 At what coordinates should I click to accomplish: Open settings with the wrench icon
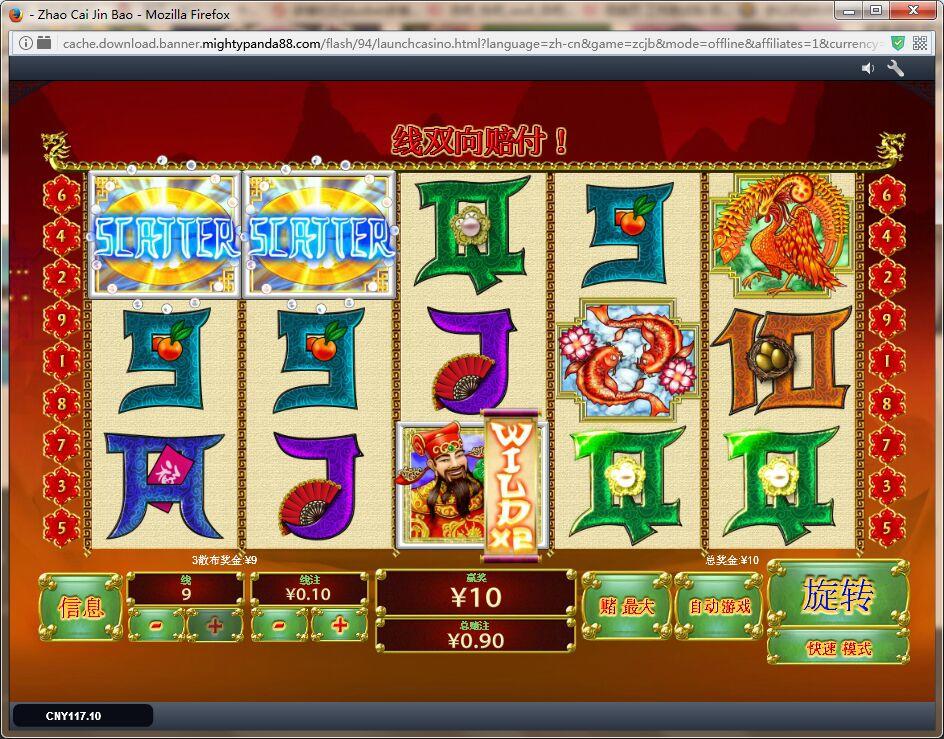895,68
